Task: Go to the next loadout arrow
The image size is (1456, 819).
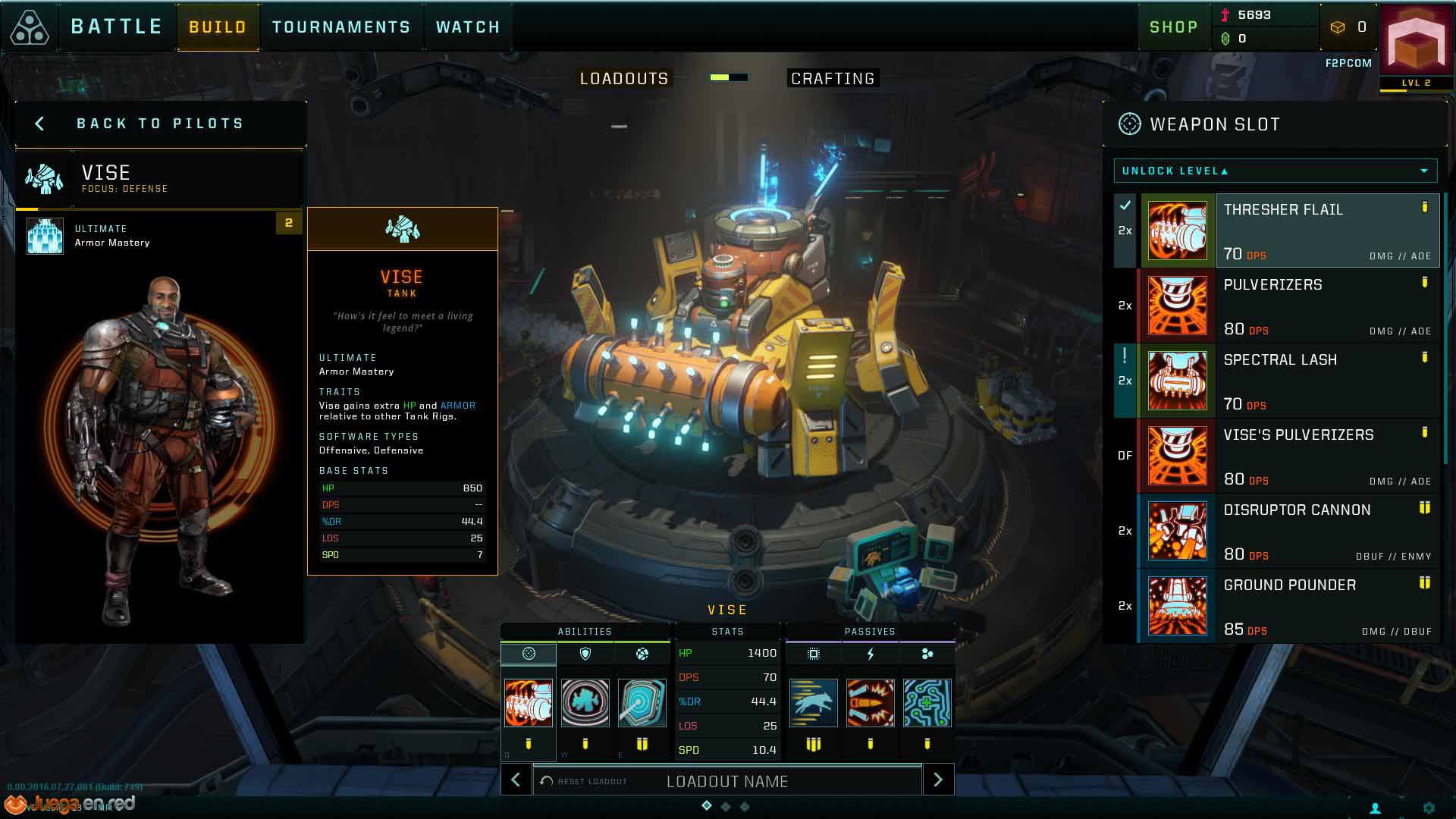Action: [938, 780]
